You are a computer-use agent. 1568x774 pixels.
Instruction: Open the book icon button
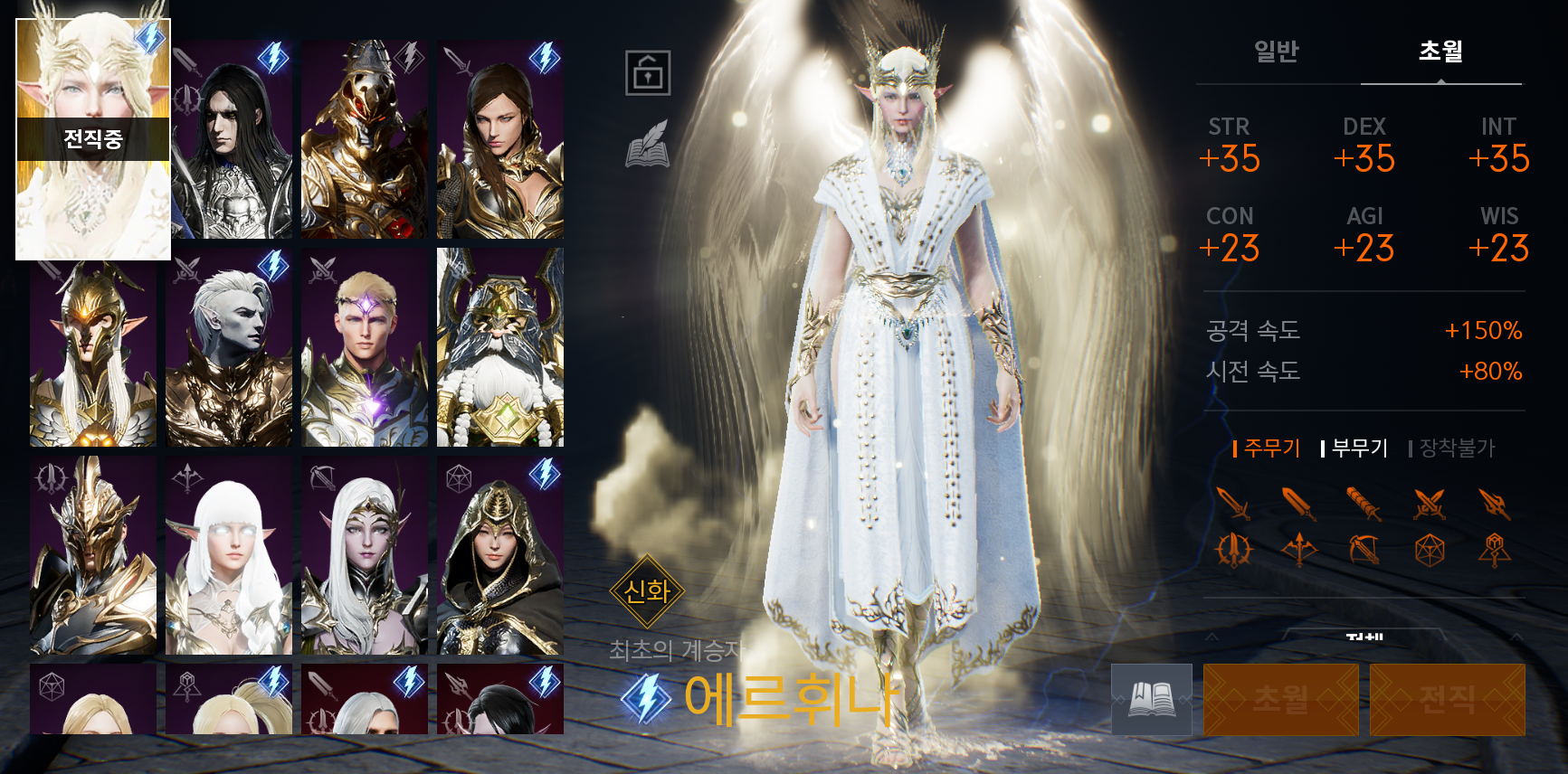[1151, 699]
